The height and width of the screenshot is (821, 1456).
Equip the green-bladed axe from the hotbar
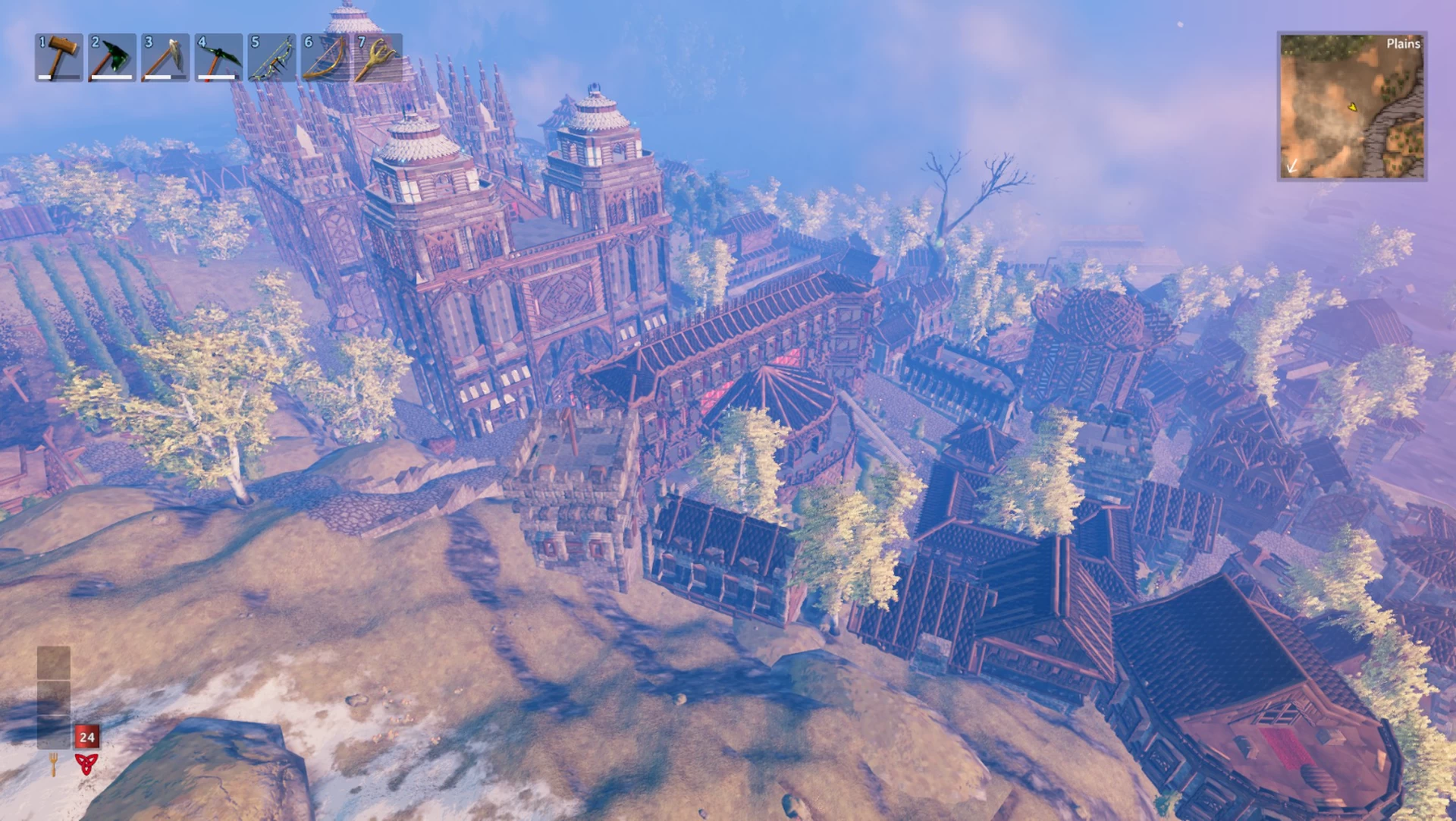(x=112, y=57)
